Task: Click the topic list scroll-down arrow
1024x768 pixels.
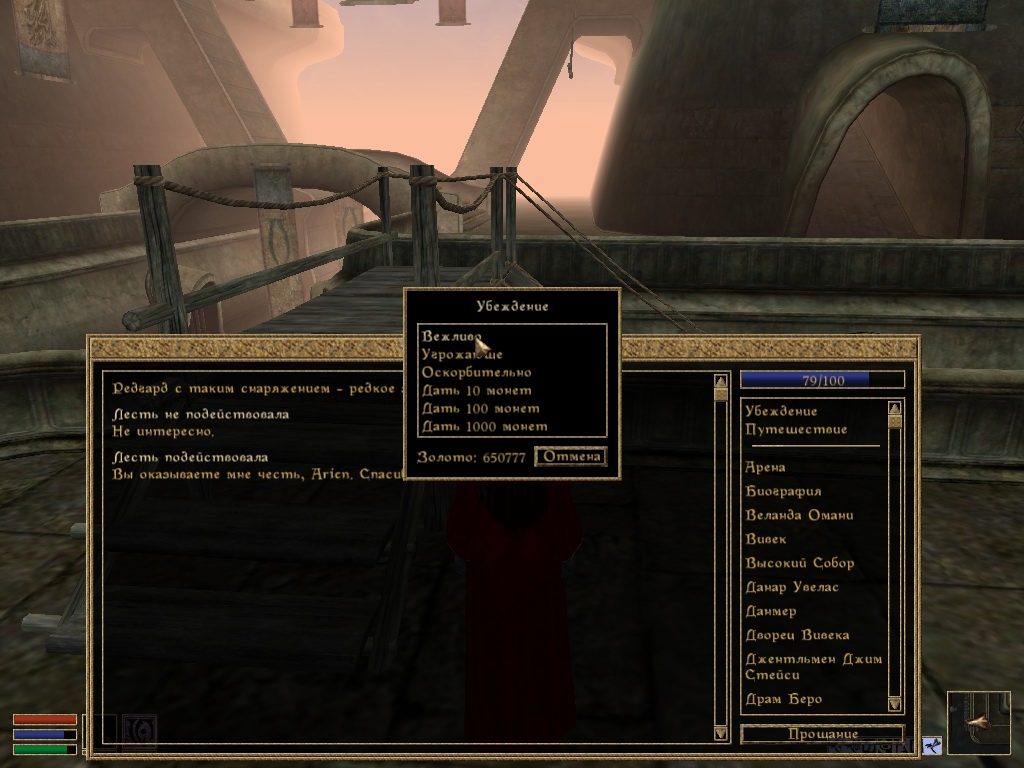Action: tap(894, 704)
